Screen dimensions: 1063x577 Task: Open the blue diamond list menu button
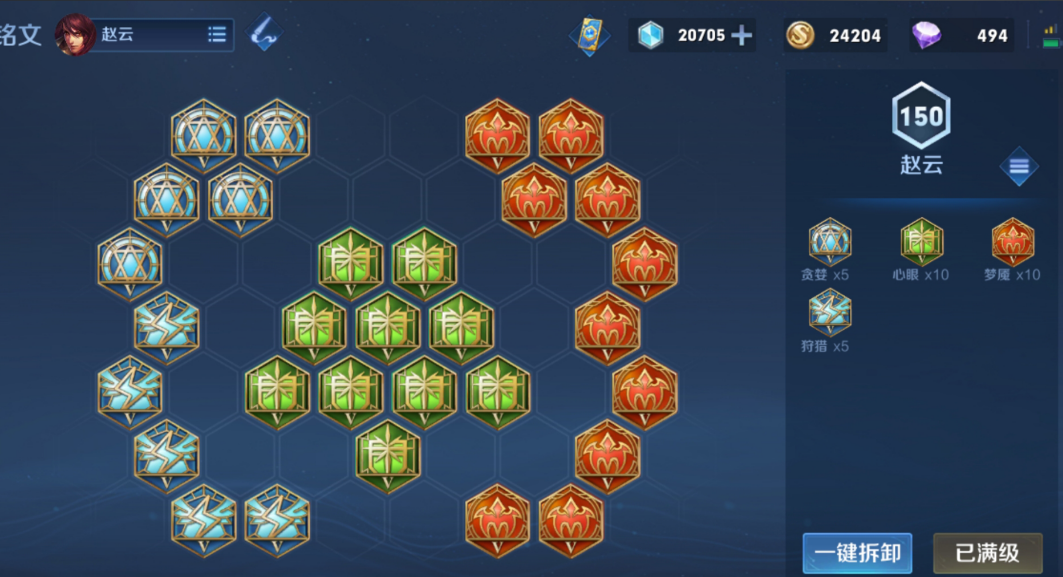pyautogui.click(x=1018, y=167)
